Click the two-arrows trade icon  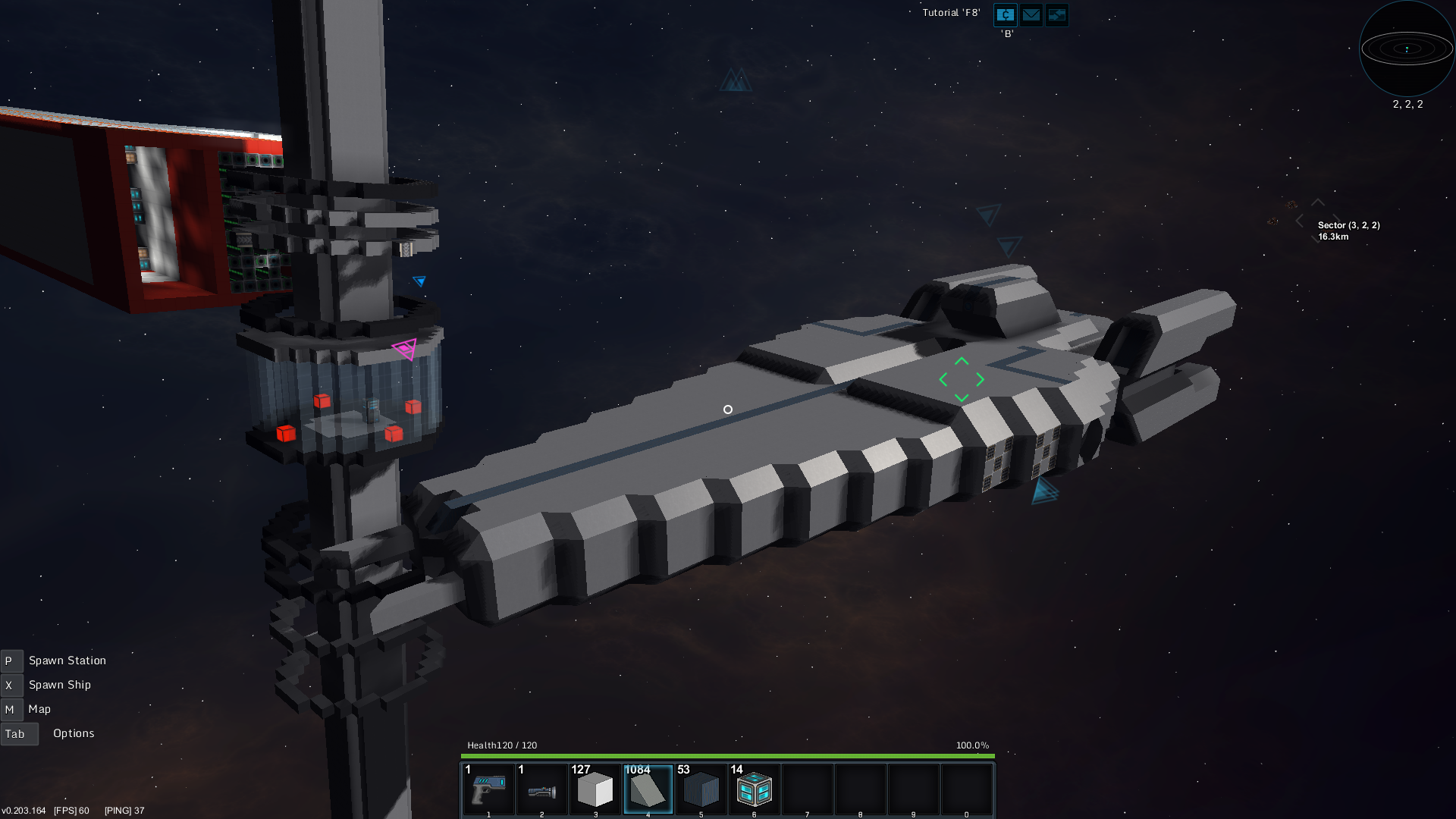1057,14
